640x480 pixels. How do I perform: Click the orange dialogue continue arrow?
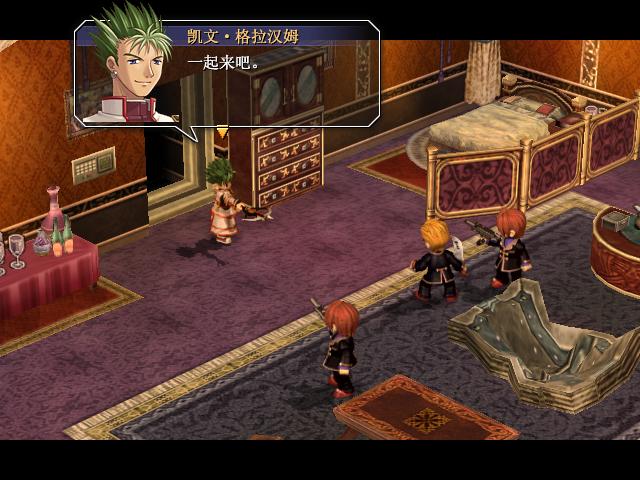222,131
